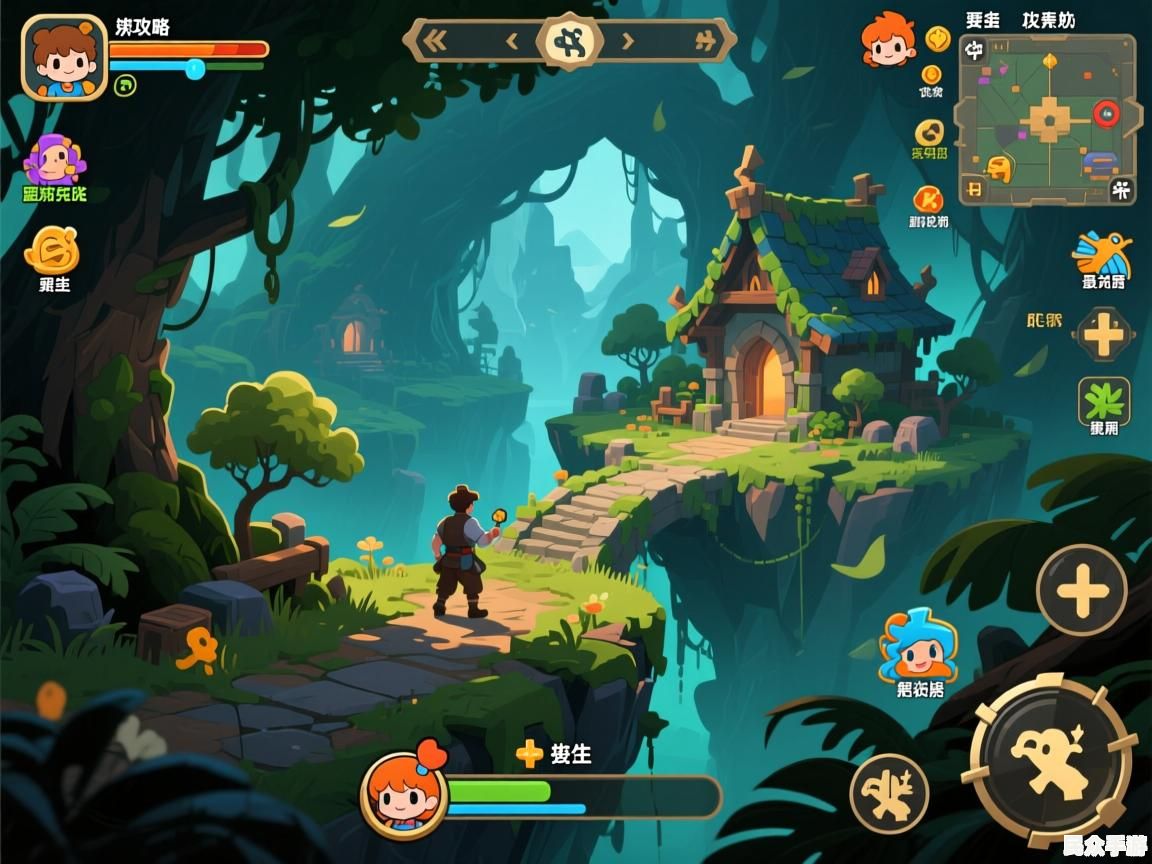The width and height of the screenshot is (1152, 864).
Task: Use the small secondary skill button
Action: click(x=889, y=793)
